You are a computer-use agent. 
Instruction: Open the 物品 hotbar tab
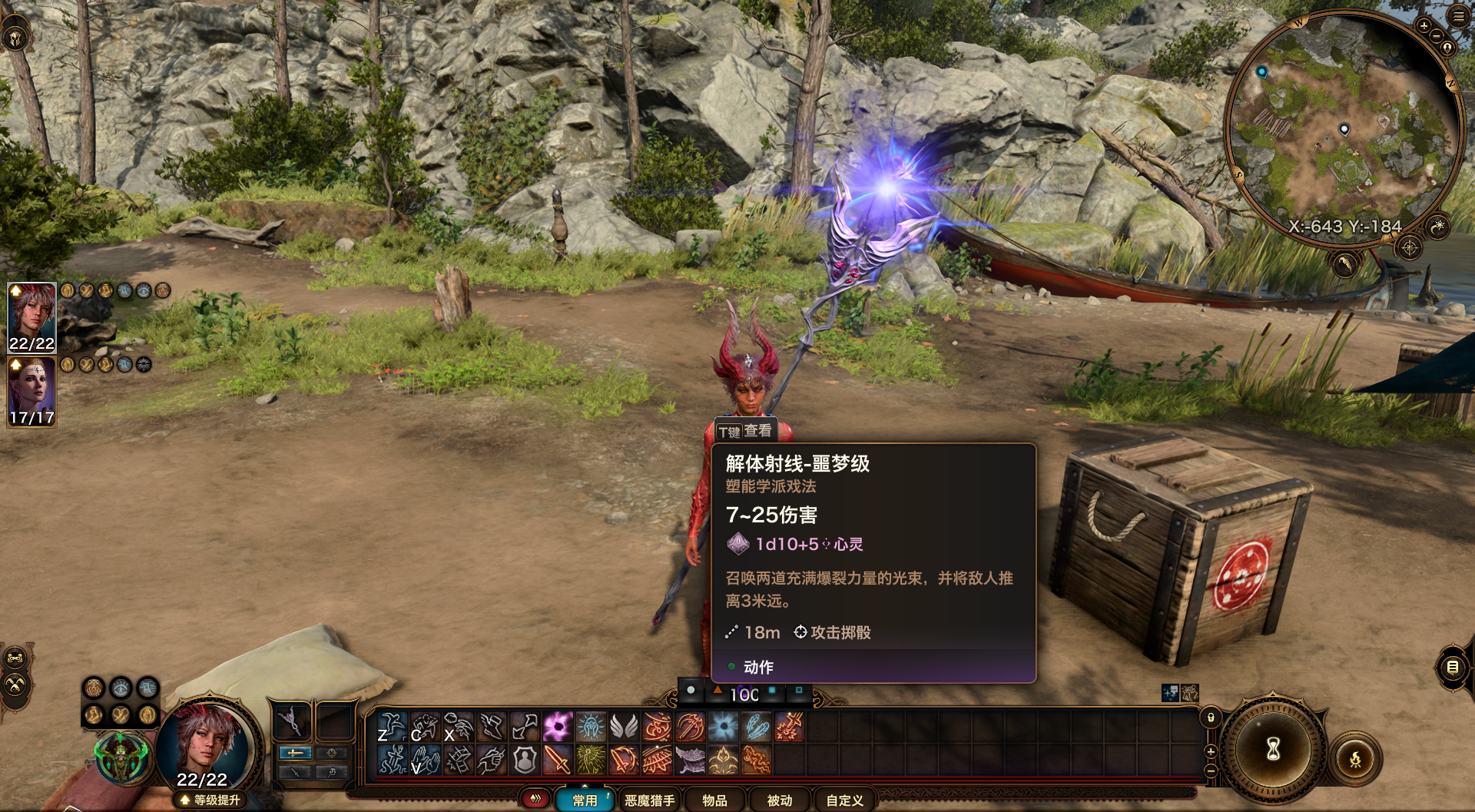[x=714, y=800]
